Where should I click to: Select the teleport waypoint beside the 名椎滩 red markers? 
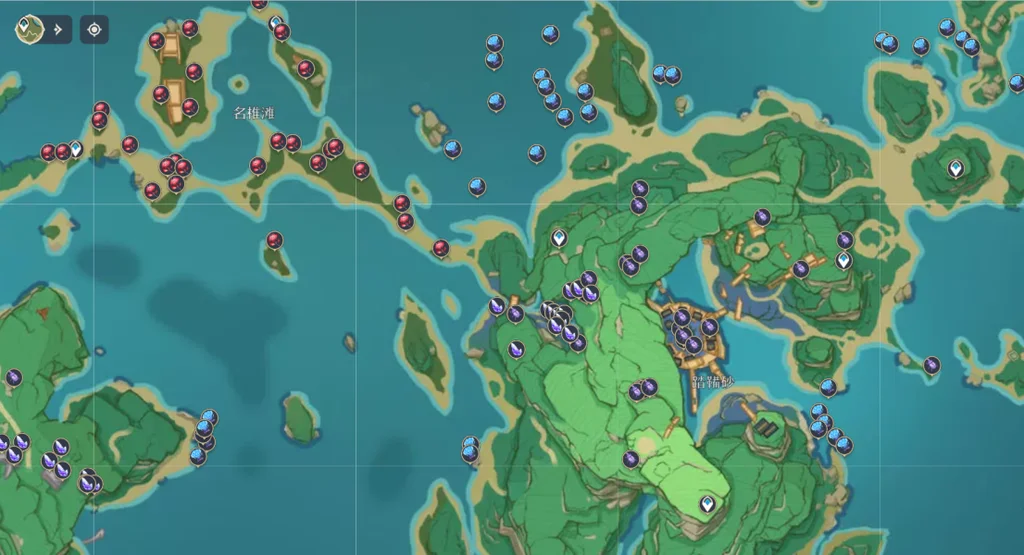pos(76,149)
